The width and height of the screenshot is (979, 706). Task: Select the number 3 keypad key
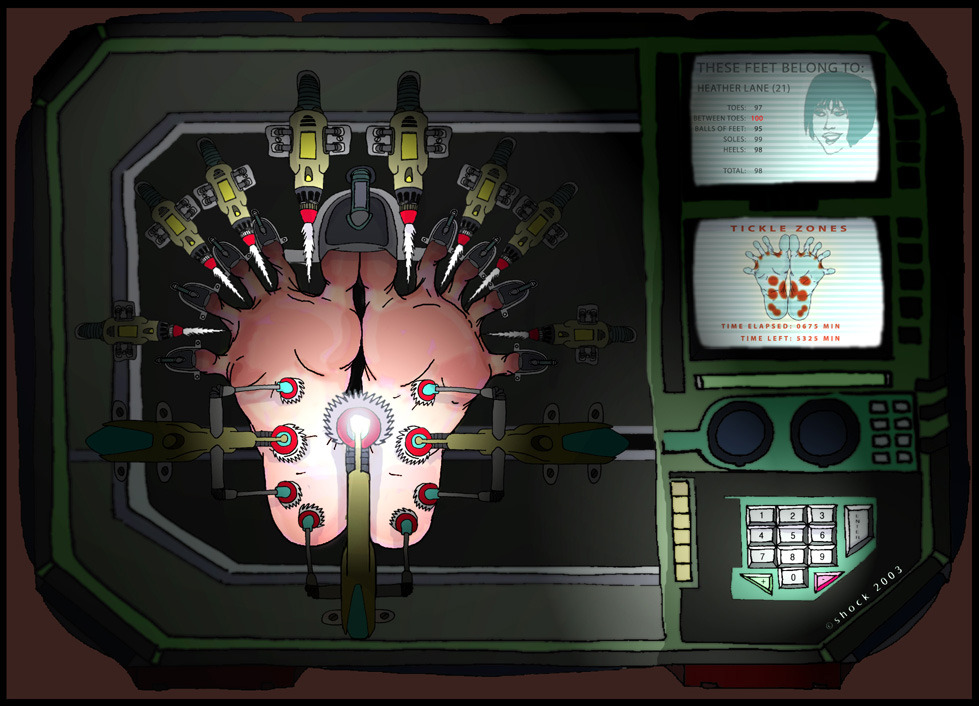click(821, 516)
